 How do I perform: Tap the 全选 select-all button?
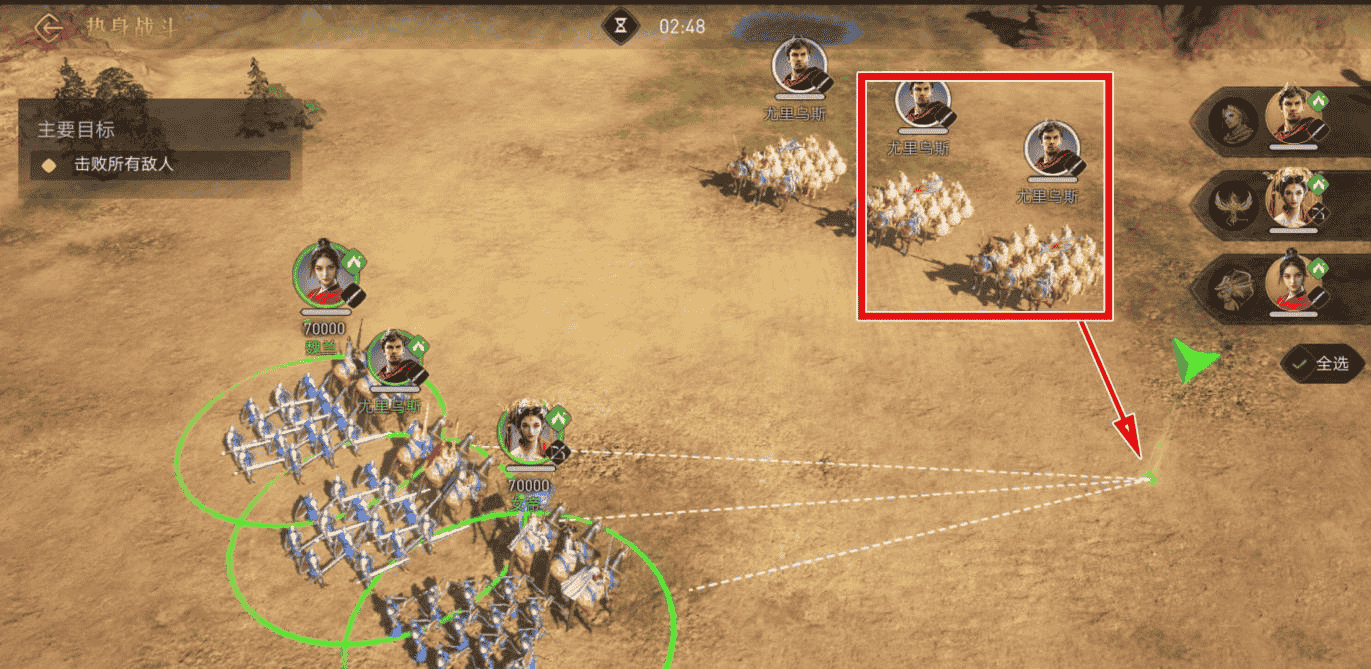(x=1323, y=364)
